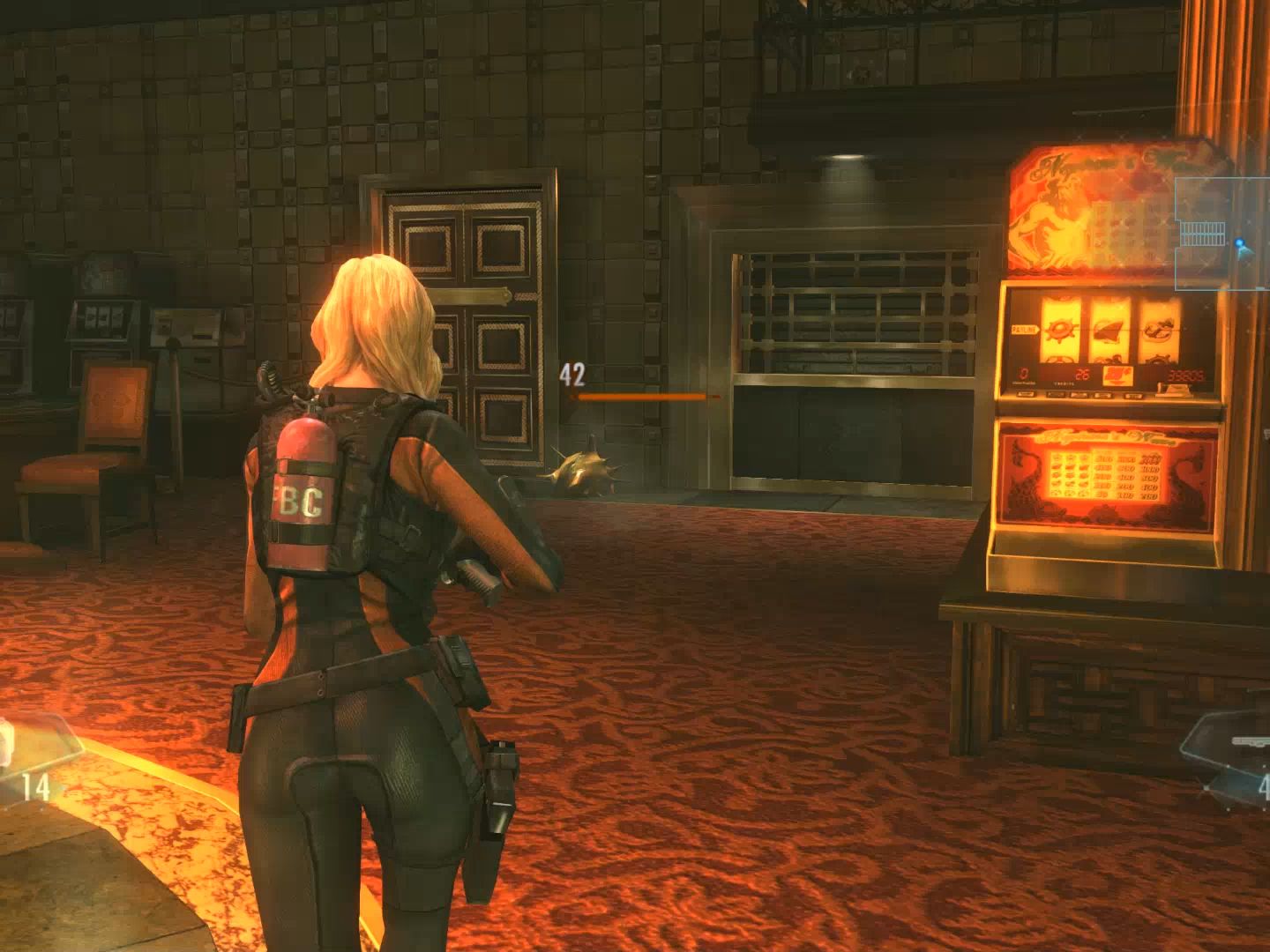Open the minimap room layout panel
Viewport: 1270px width, 952px height.
click(1222, 232)
